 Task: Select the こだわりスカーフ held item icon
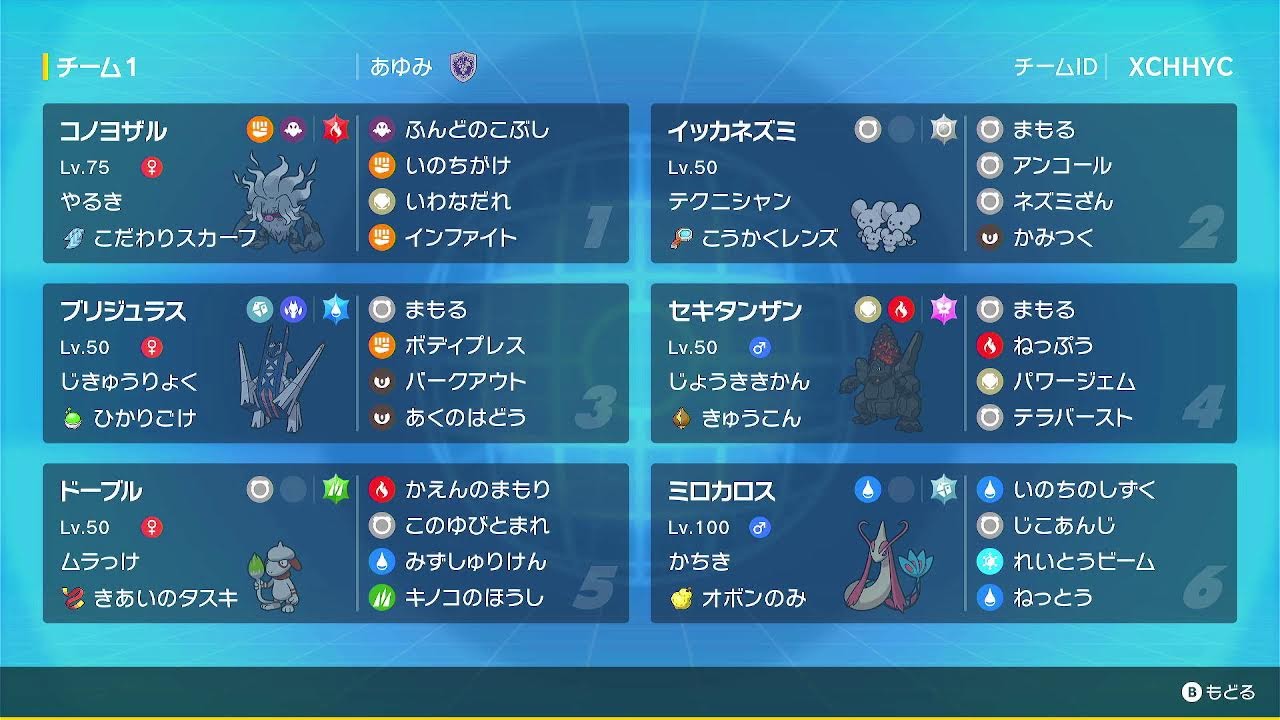pos(72,239)
